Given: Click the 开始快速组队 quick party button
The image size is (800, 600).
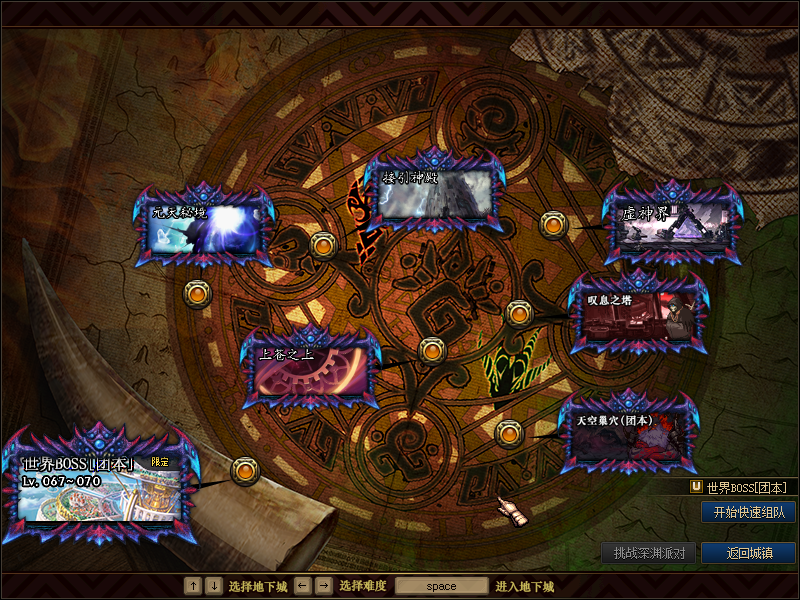Looking at the screenshot, I should pos(748,512).
